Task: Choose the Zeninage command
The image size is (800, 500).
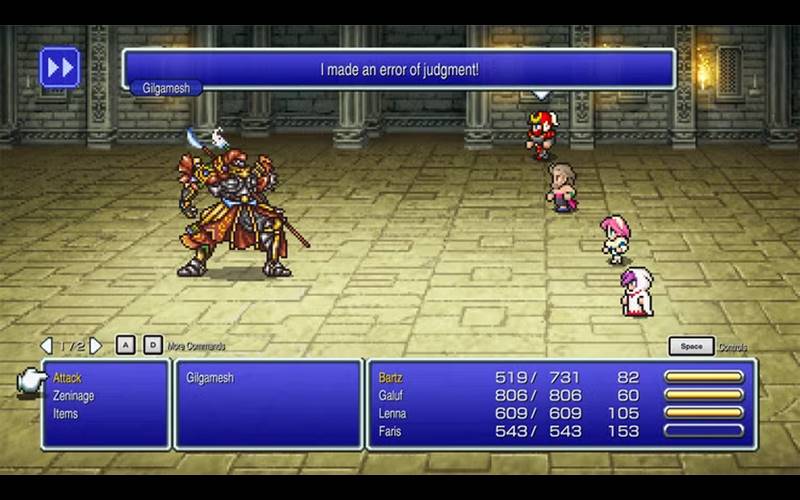Action: (x=74, y=396)
